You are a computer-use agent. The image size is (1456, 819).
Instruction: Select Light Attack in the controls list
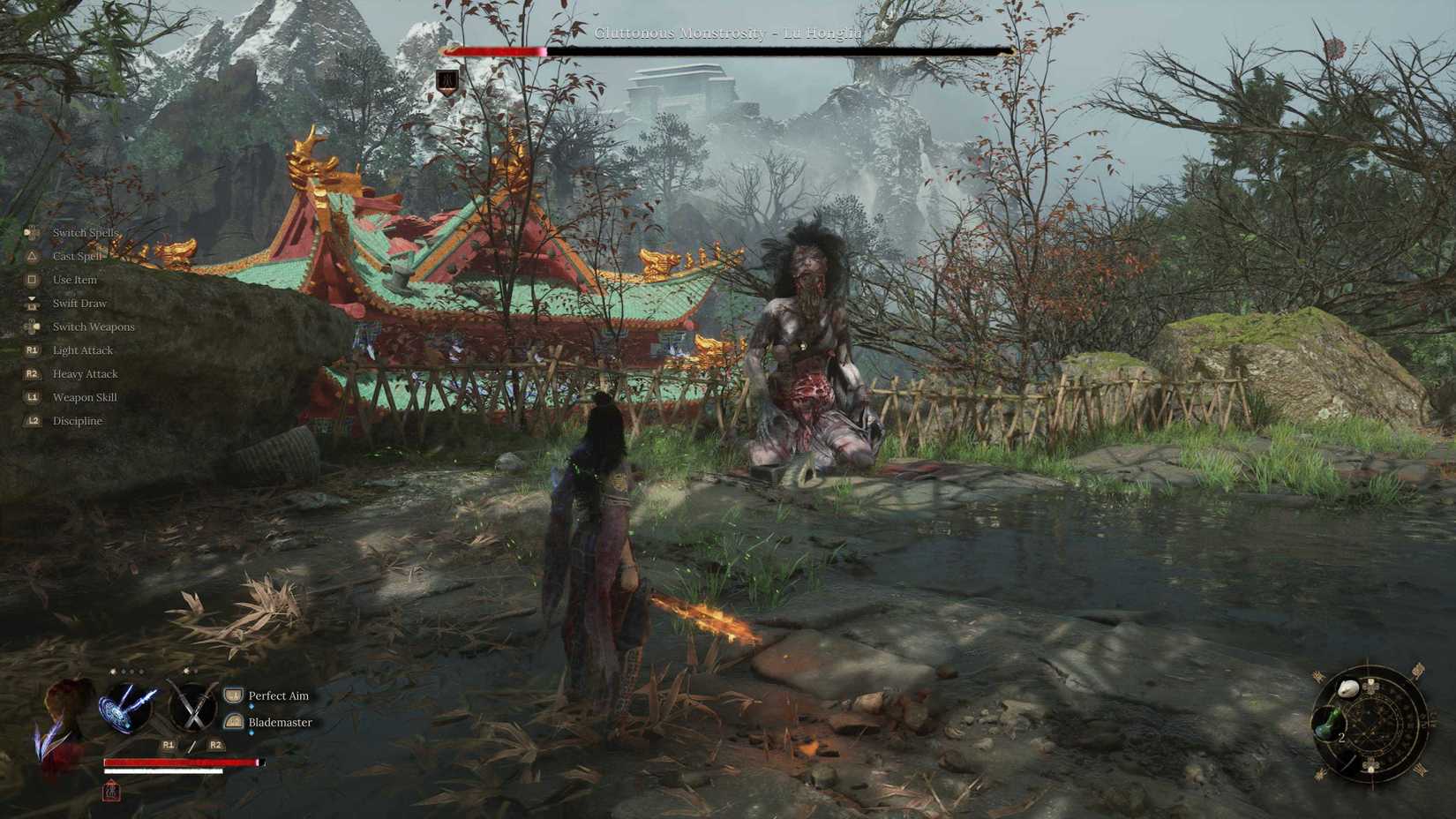pos(83,350)
